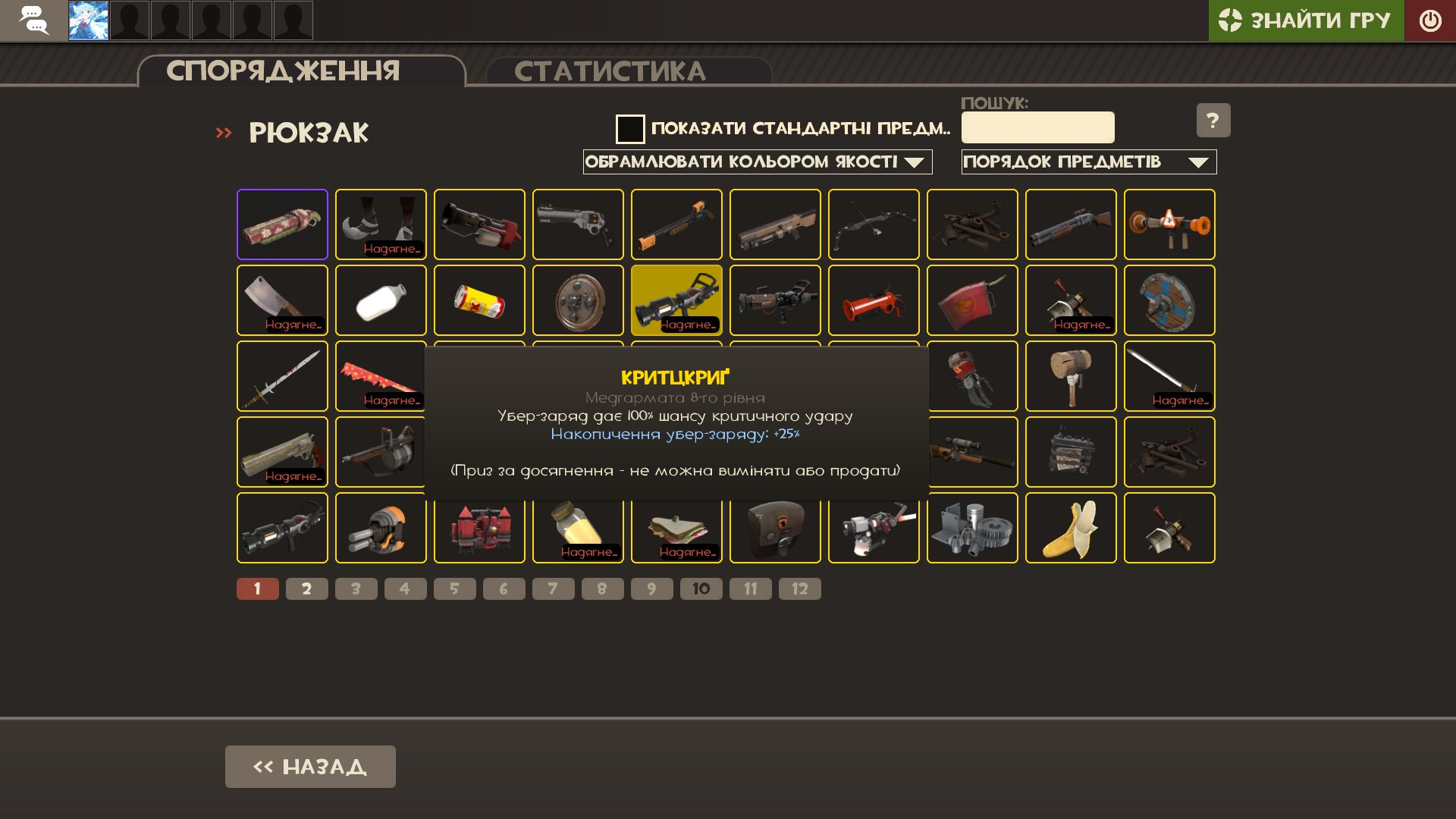
Task: Click inside the ПОШУК search field
Action: pyautogui.click(x=1037, y=127)
